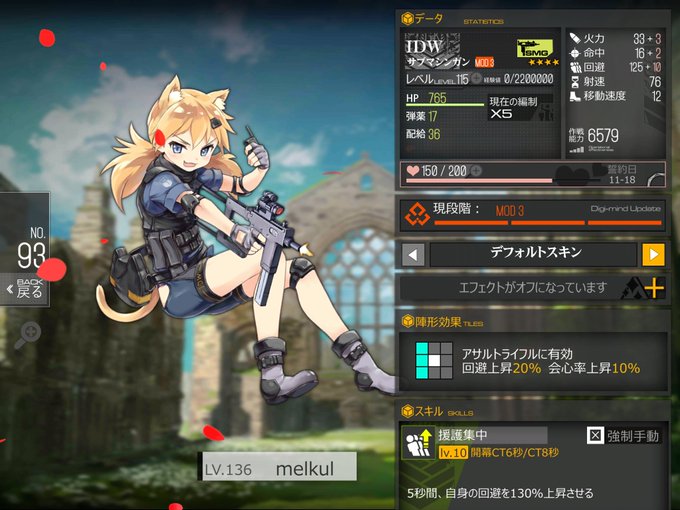Add an effect with the orange plus button
Image resolution: width=680 pixels, height=510 pixels.
click(655, 288)
